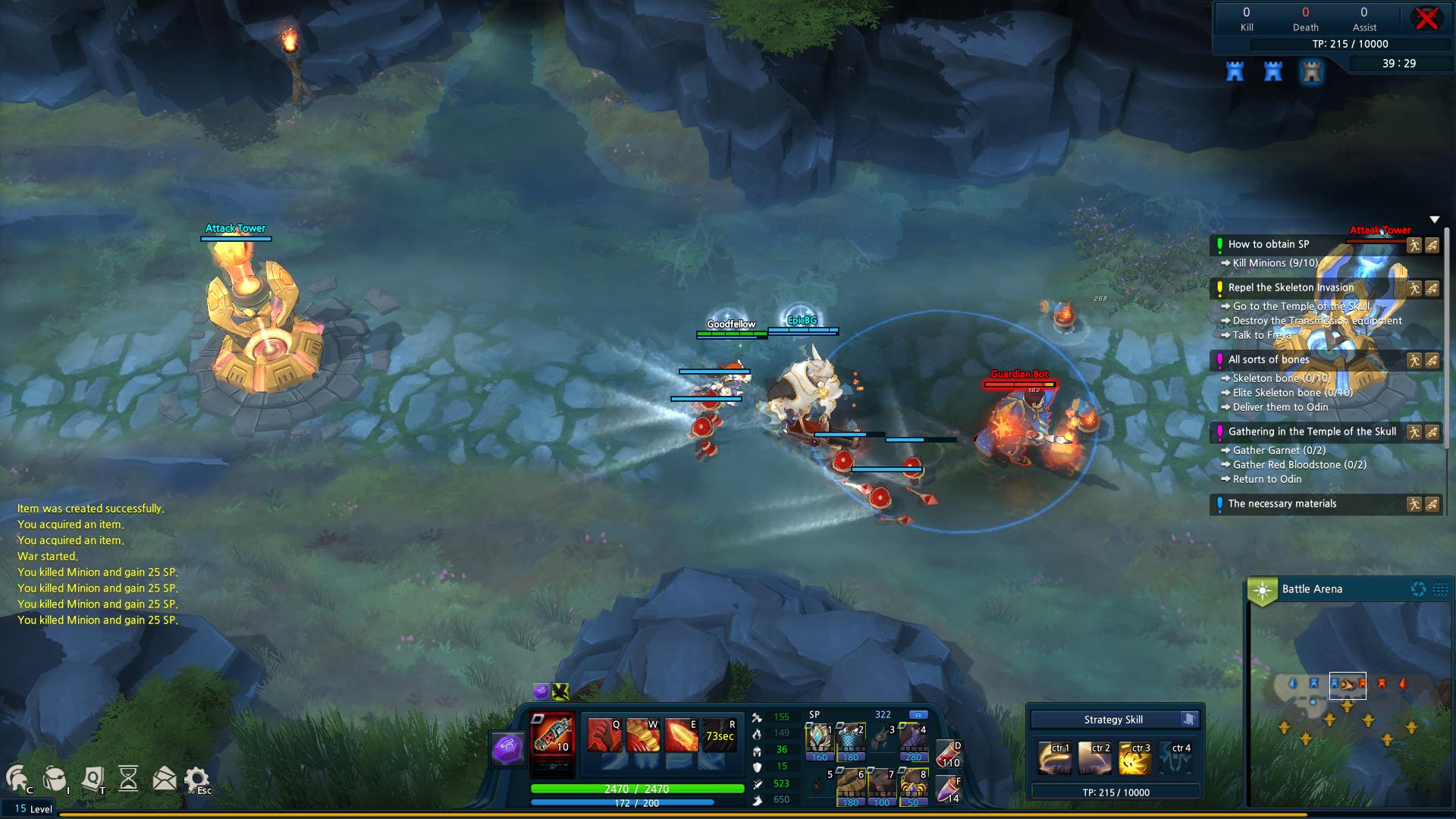Image resolution: width=1456 pixels, height=819 pixels.
Task: Select the 'All sorts of bones' quest
Action: [1269, 359]
